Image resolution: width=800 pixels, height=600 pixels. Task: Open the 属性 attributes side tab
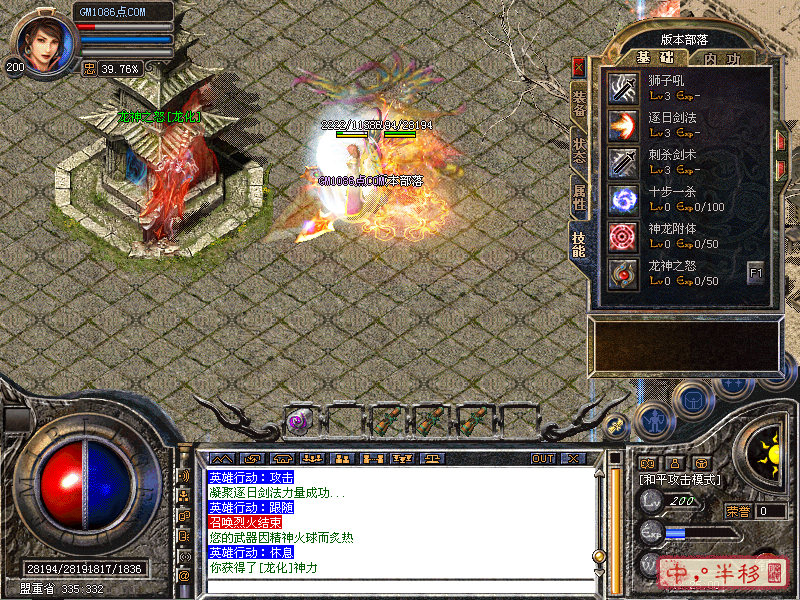point(579,197)
